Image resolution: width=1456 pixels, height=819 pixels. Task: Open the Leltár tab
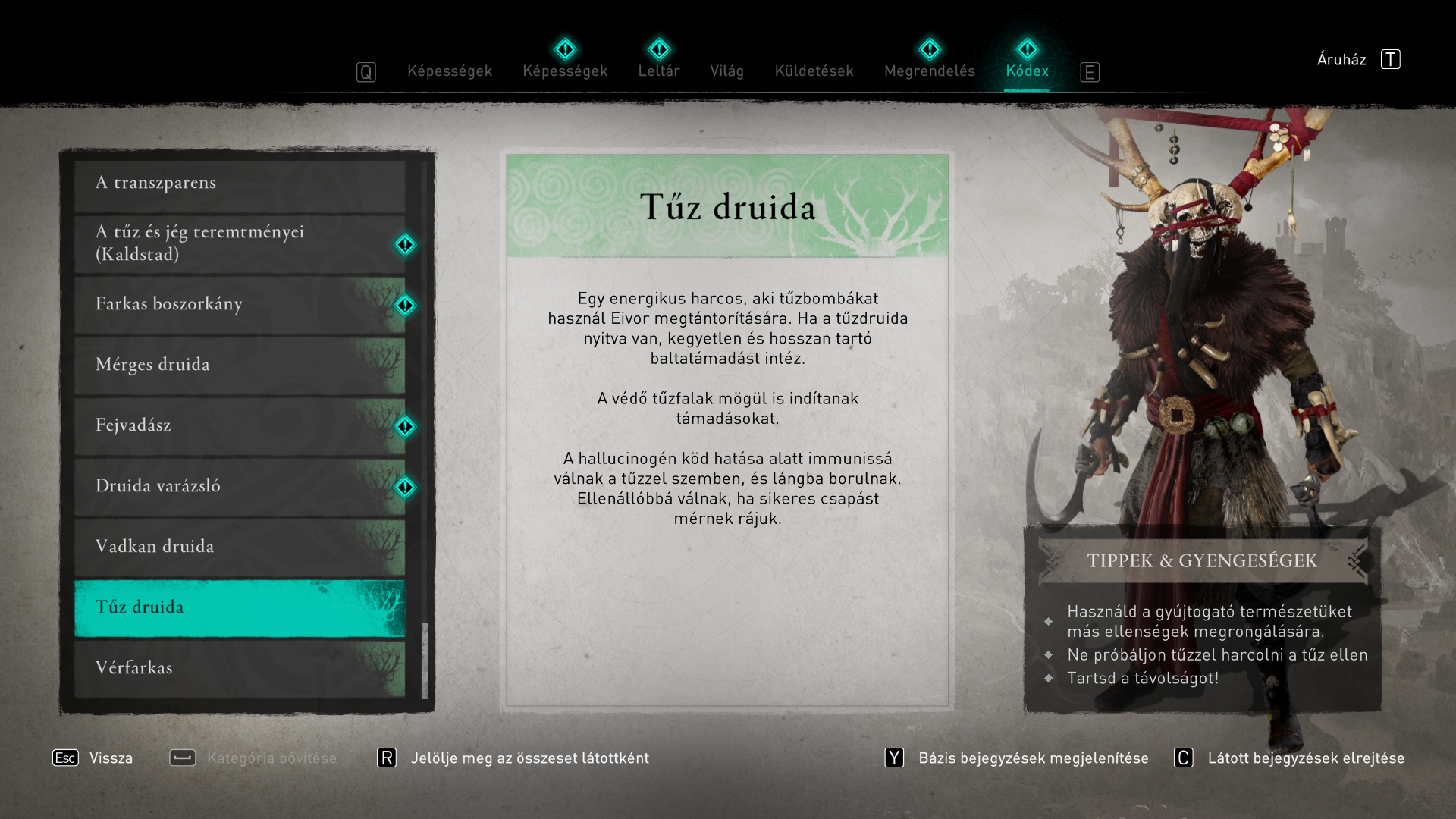pyautogui.click(x=658, y=71)
